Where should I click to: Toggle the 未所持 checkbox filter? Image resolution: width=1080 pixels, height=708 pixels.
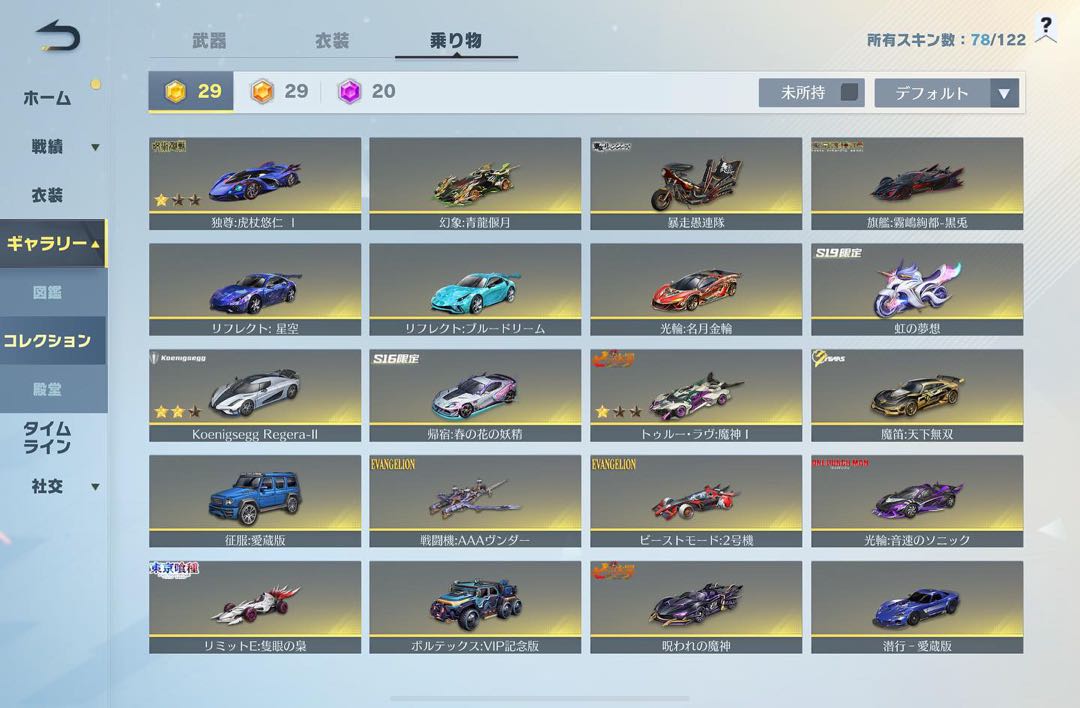pyautogui.click(x=849, y=93)
